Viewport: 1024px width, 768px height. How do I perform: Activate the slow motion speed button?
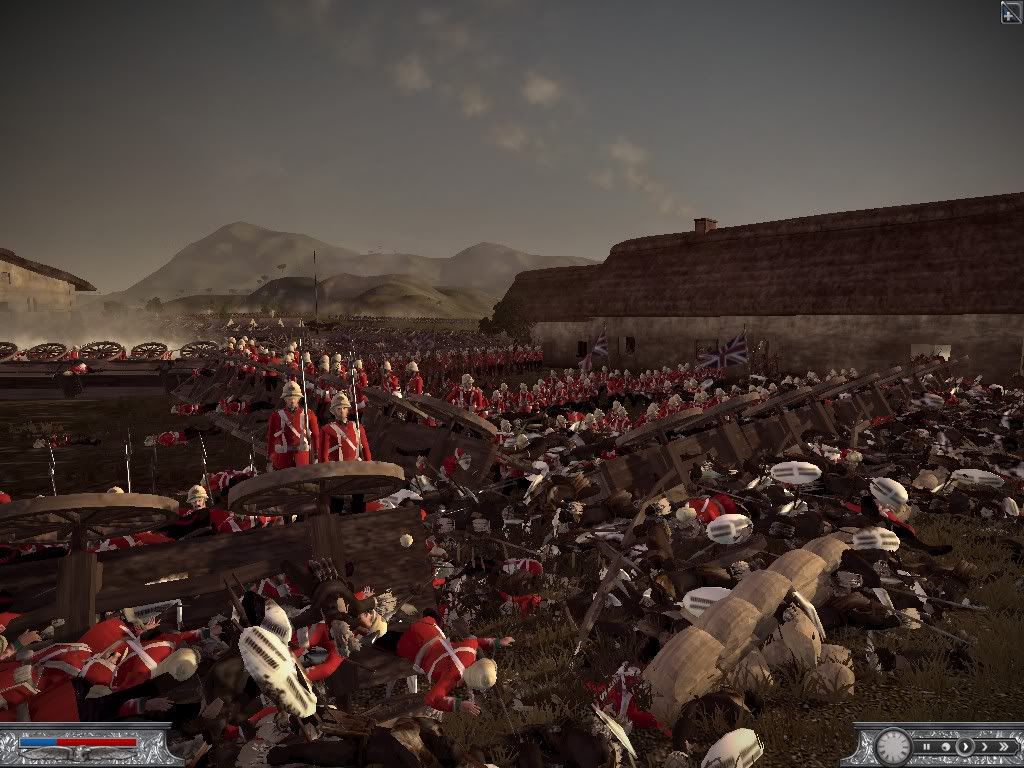click(945, 746)
